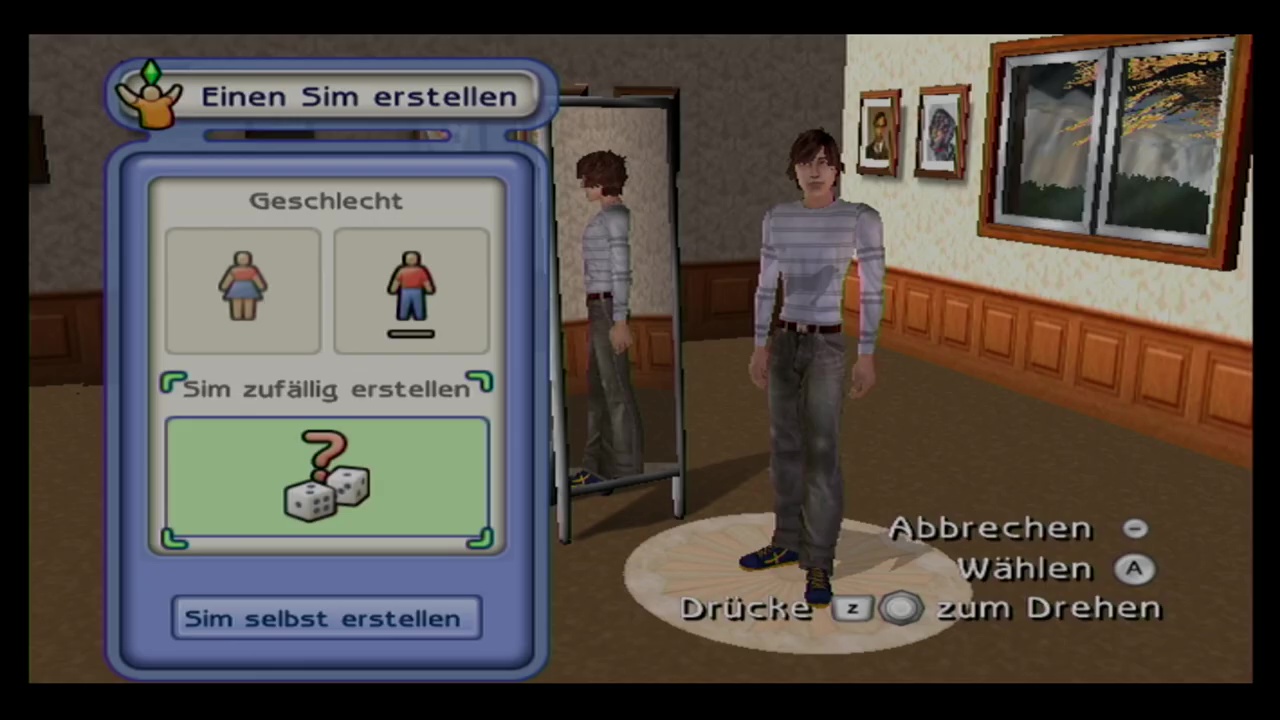
Task: Choose the male gender icon
Action: coord(411,290)
